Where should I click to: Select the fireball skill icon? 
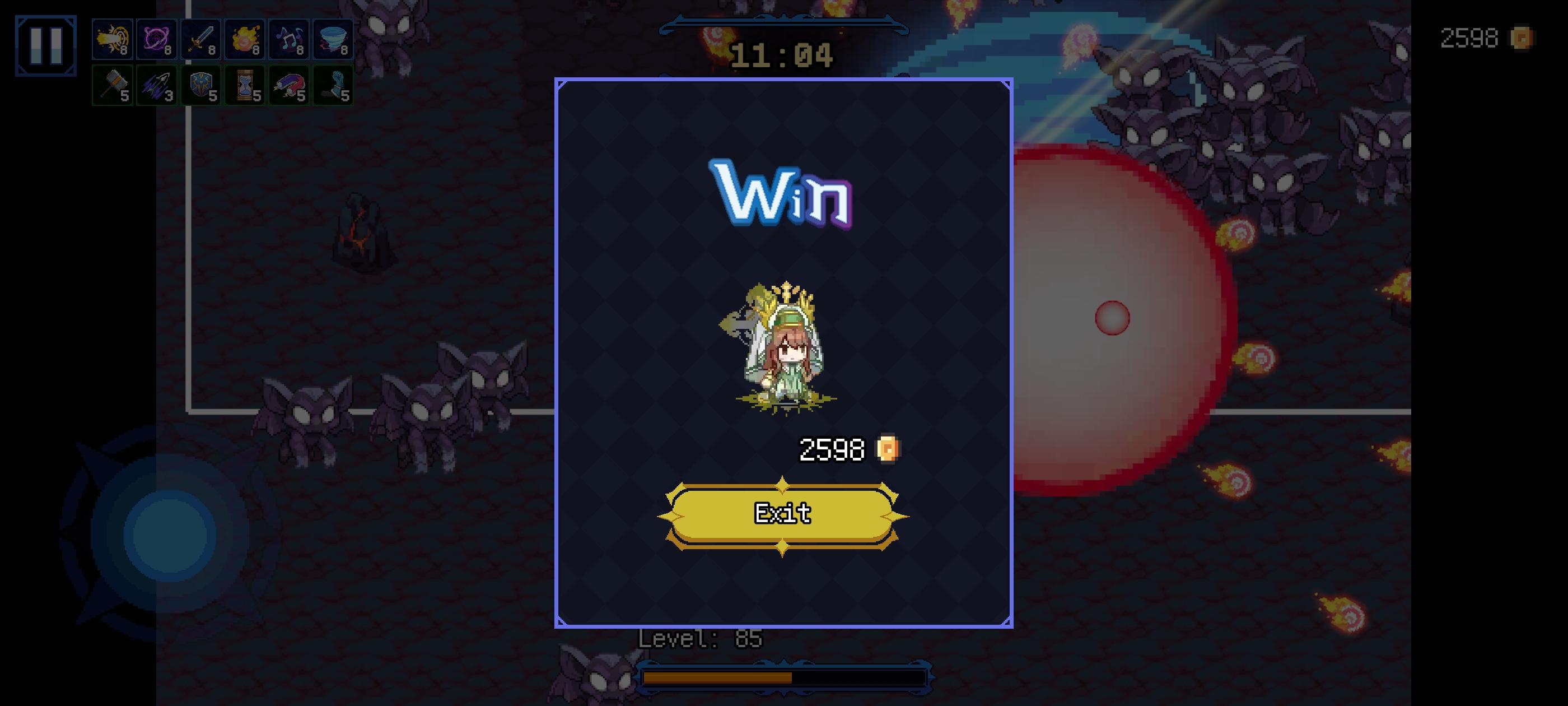(x=245, y=39)
